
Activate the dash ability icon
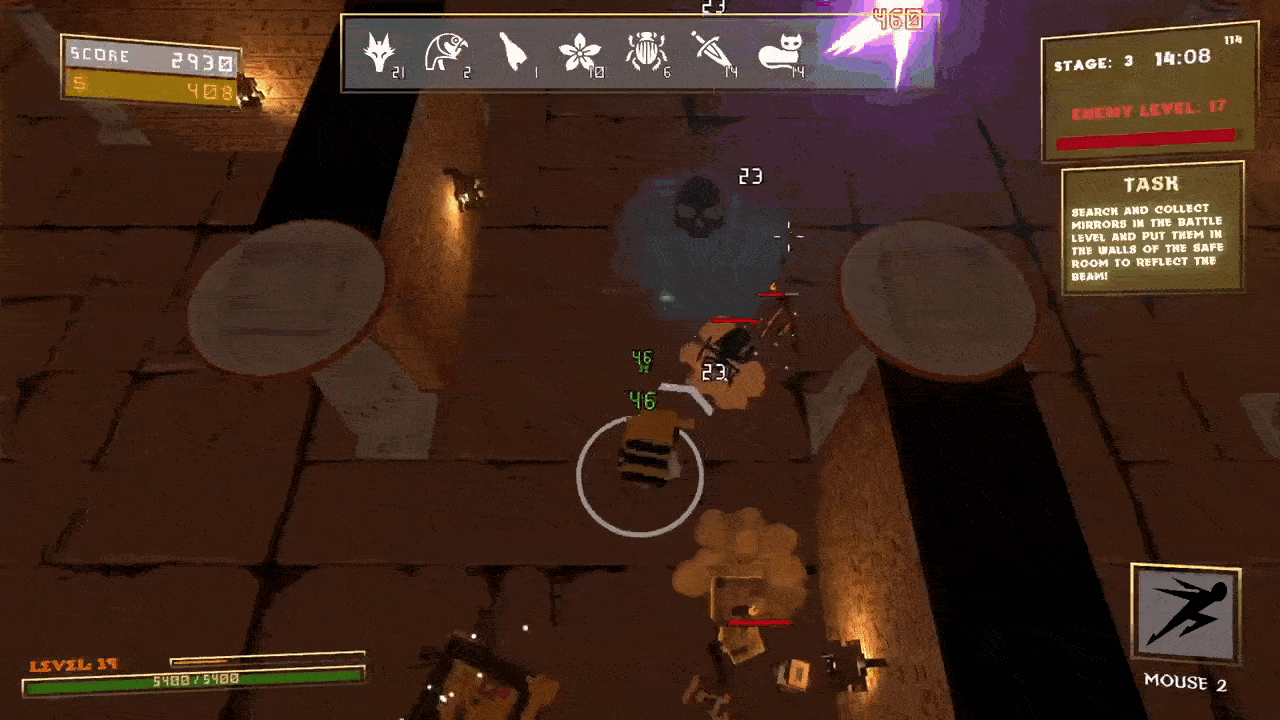1185,615
